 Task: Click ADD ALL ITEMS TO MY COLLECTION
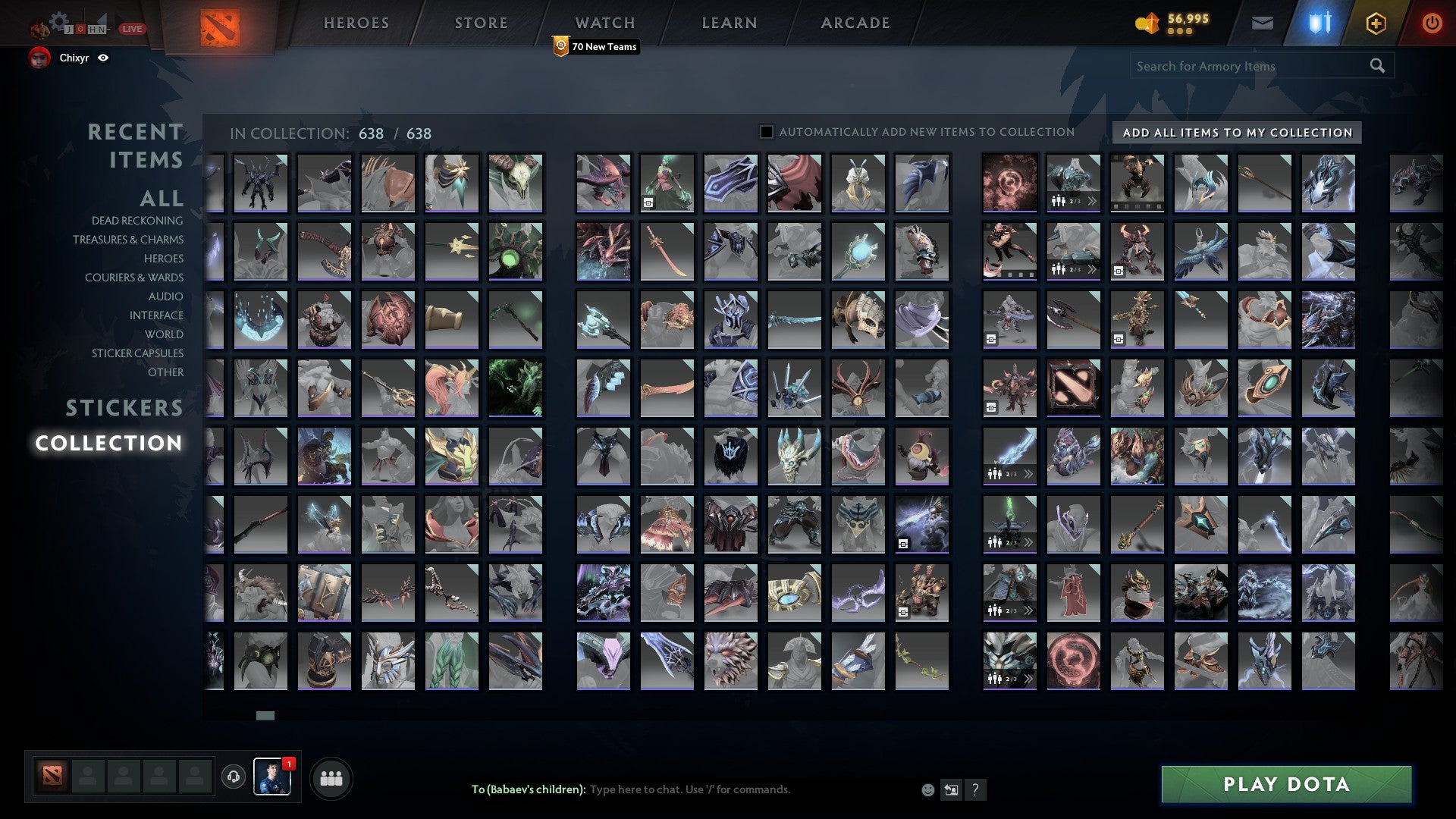tap(1235, 132)
